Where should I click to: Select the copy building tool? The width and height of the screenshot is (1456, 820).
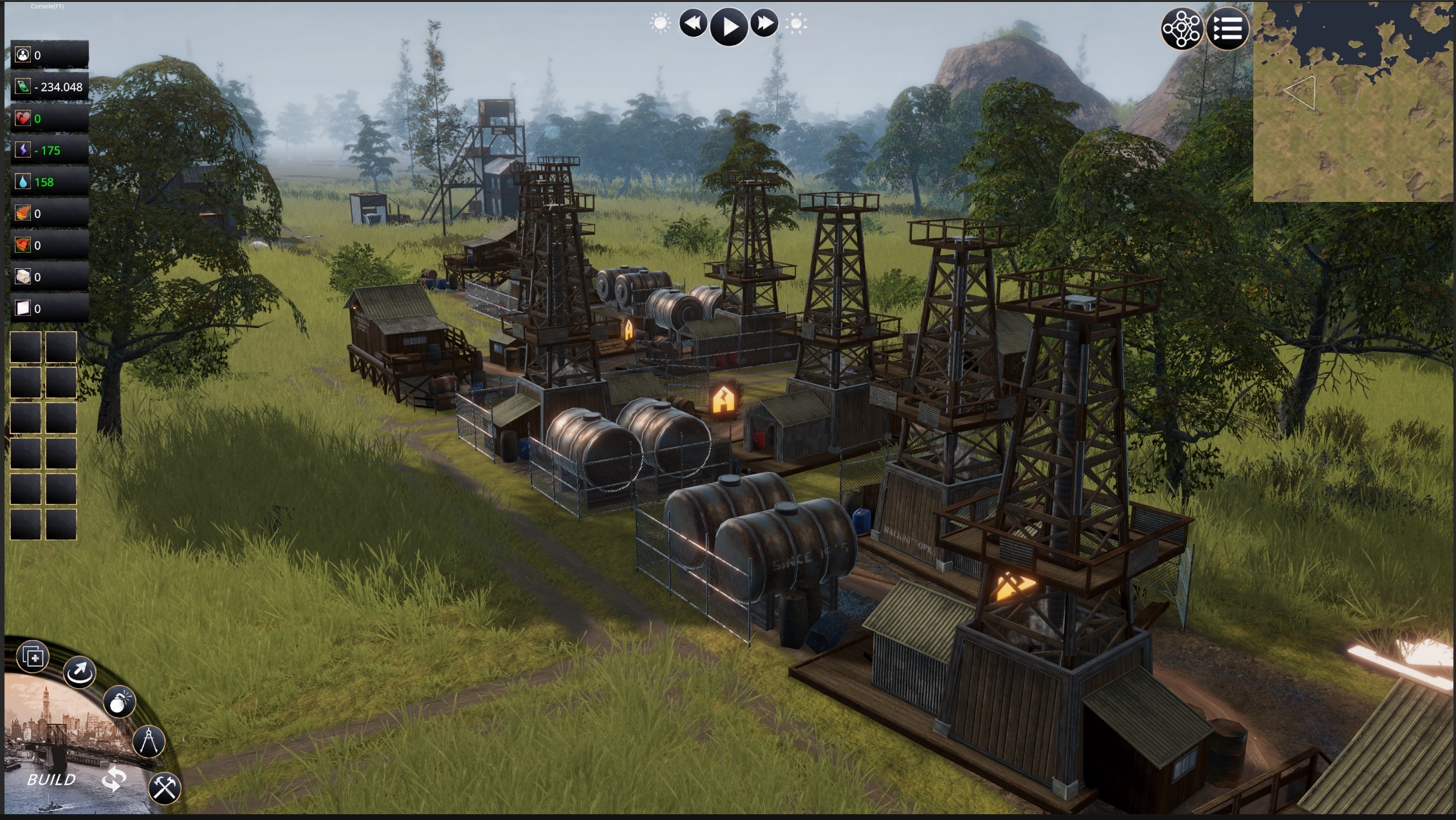point(33,657)
